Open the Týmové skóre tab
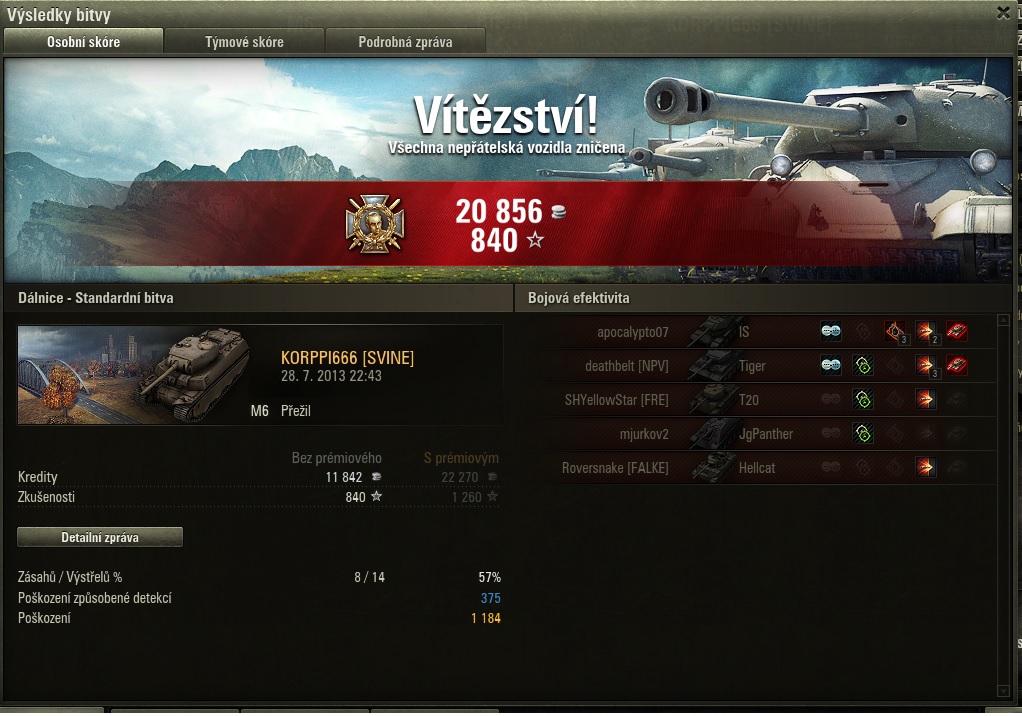This screenshot has width=1022, height=716. 244,42
